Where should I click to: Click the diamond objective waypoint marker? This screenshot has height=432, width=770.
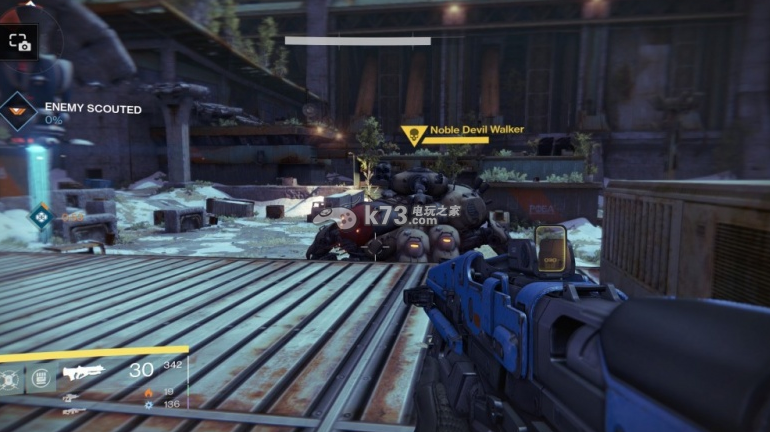coord(41,213)
